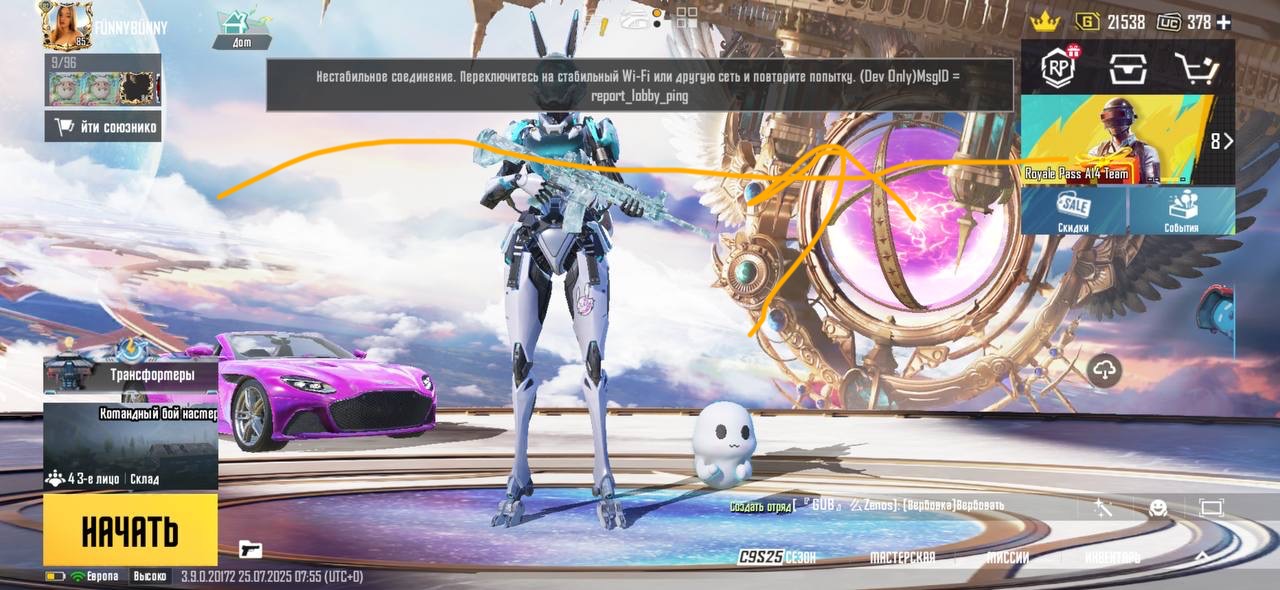The image size is (1280, 590).
Task: View the Royale Pass A14 Team banner
Action: point(1110,141)
